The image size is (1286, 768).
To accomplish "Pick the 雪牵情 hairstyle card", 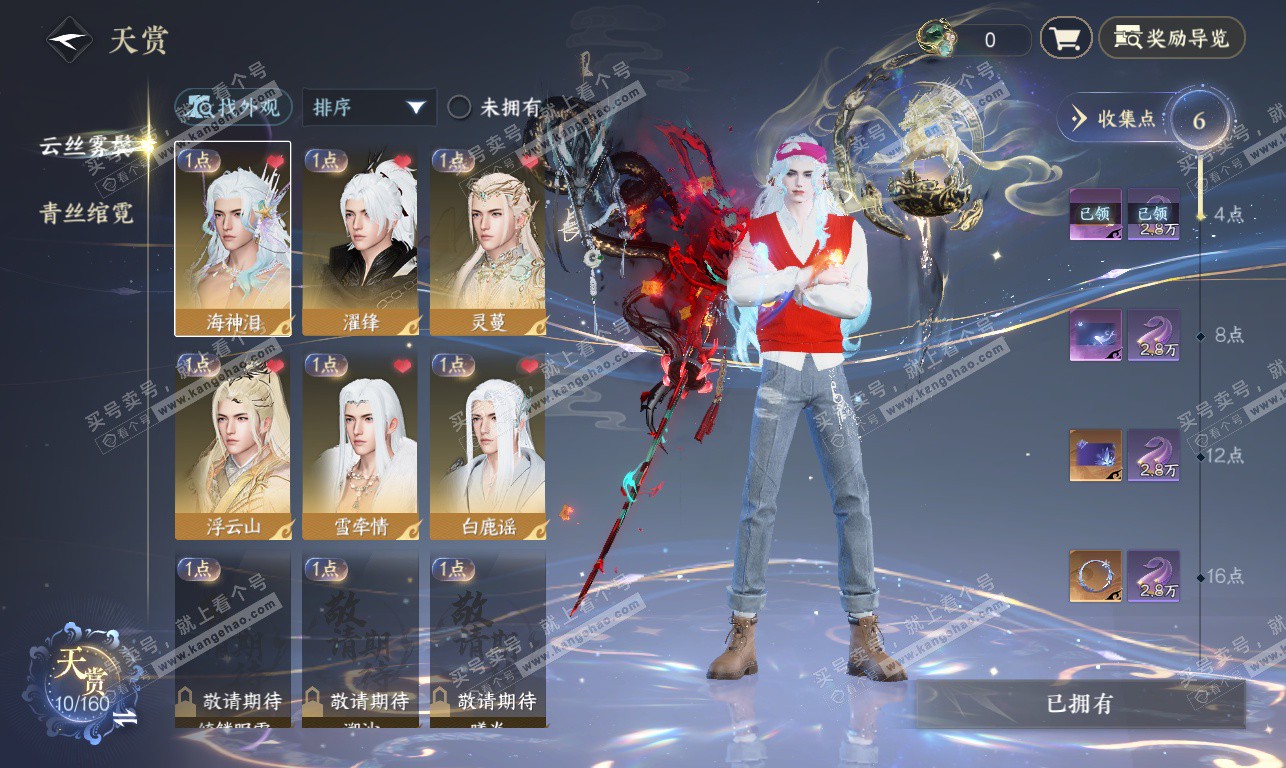I will [x=360, y=444].
